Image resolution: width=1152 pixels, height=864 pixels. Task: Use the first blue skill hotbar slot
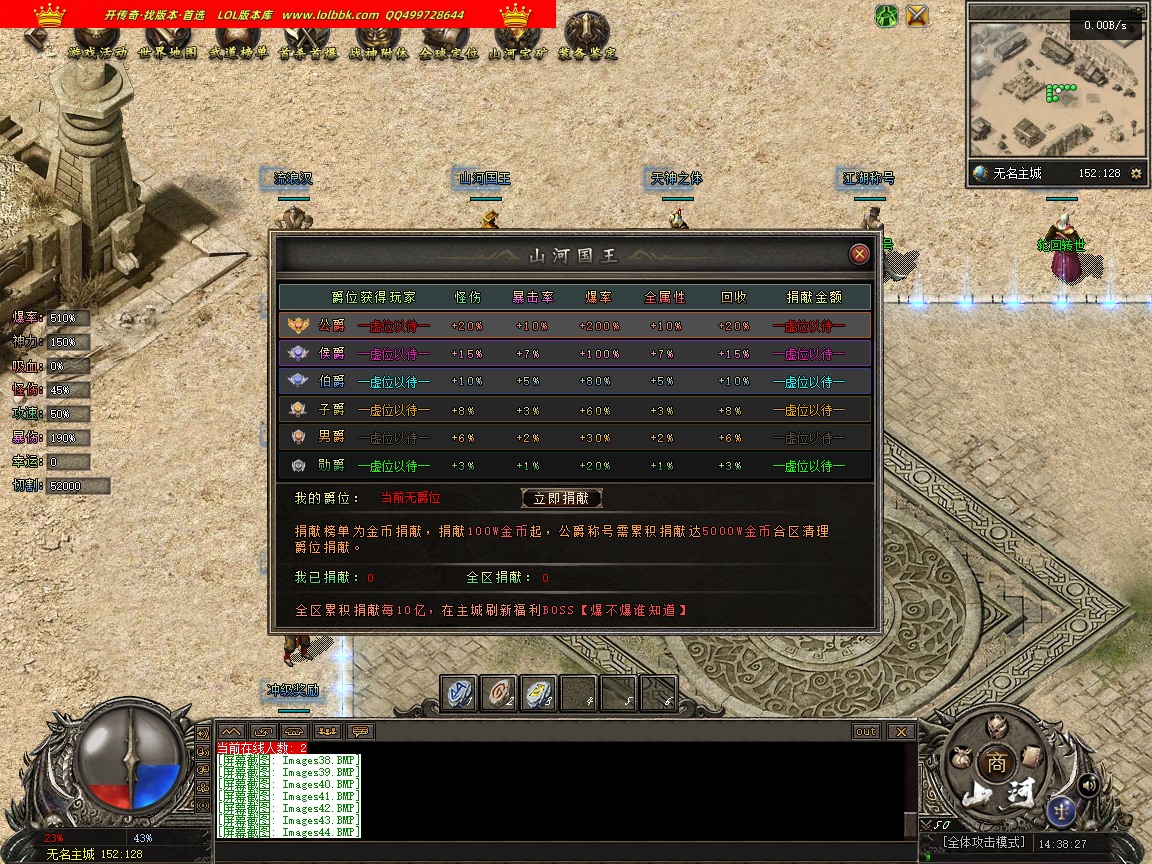(459, 693)
